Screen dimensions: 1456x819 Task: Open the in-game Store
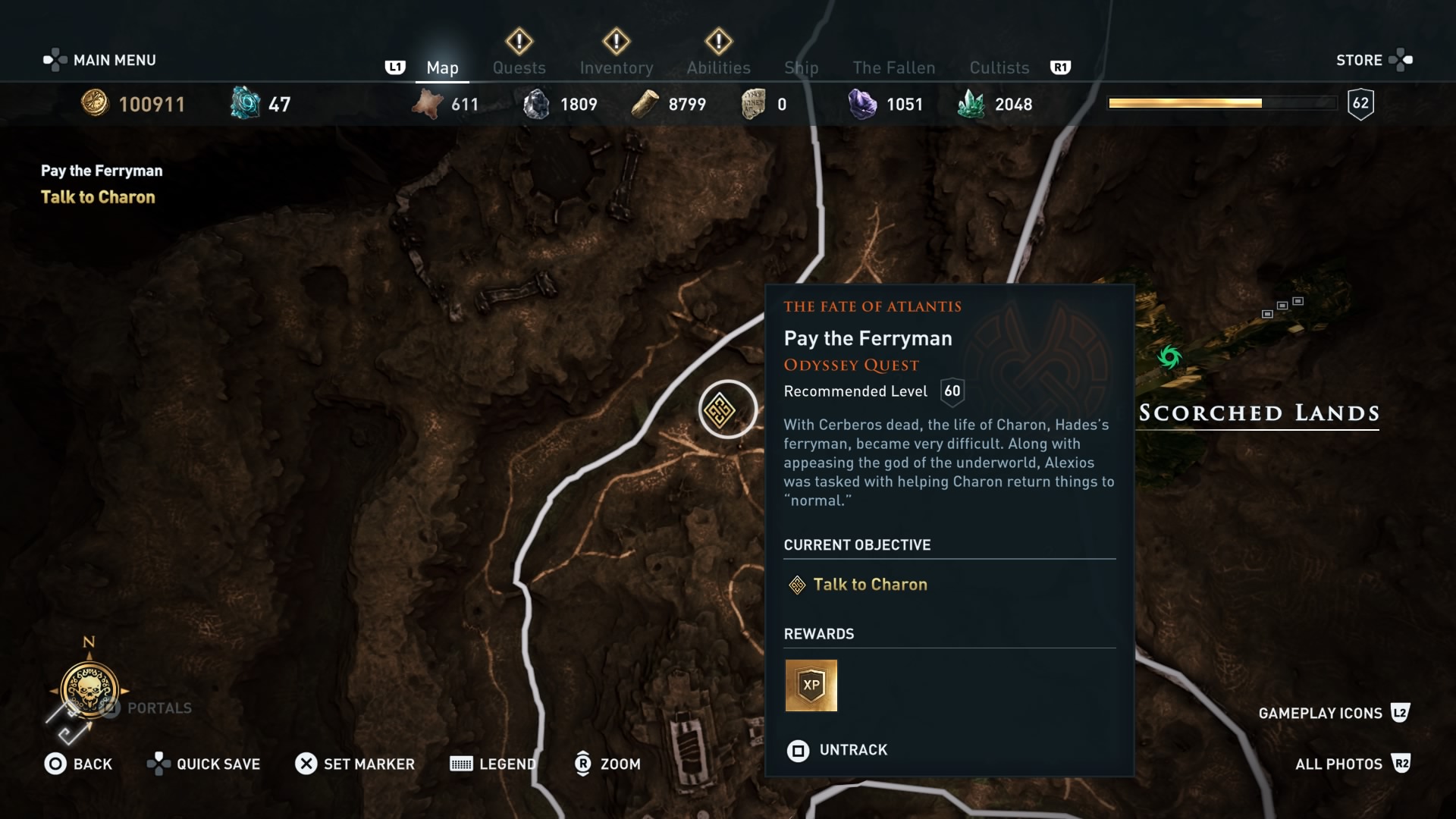click(x=1360, y=60)
